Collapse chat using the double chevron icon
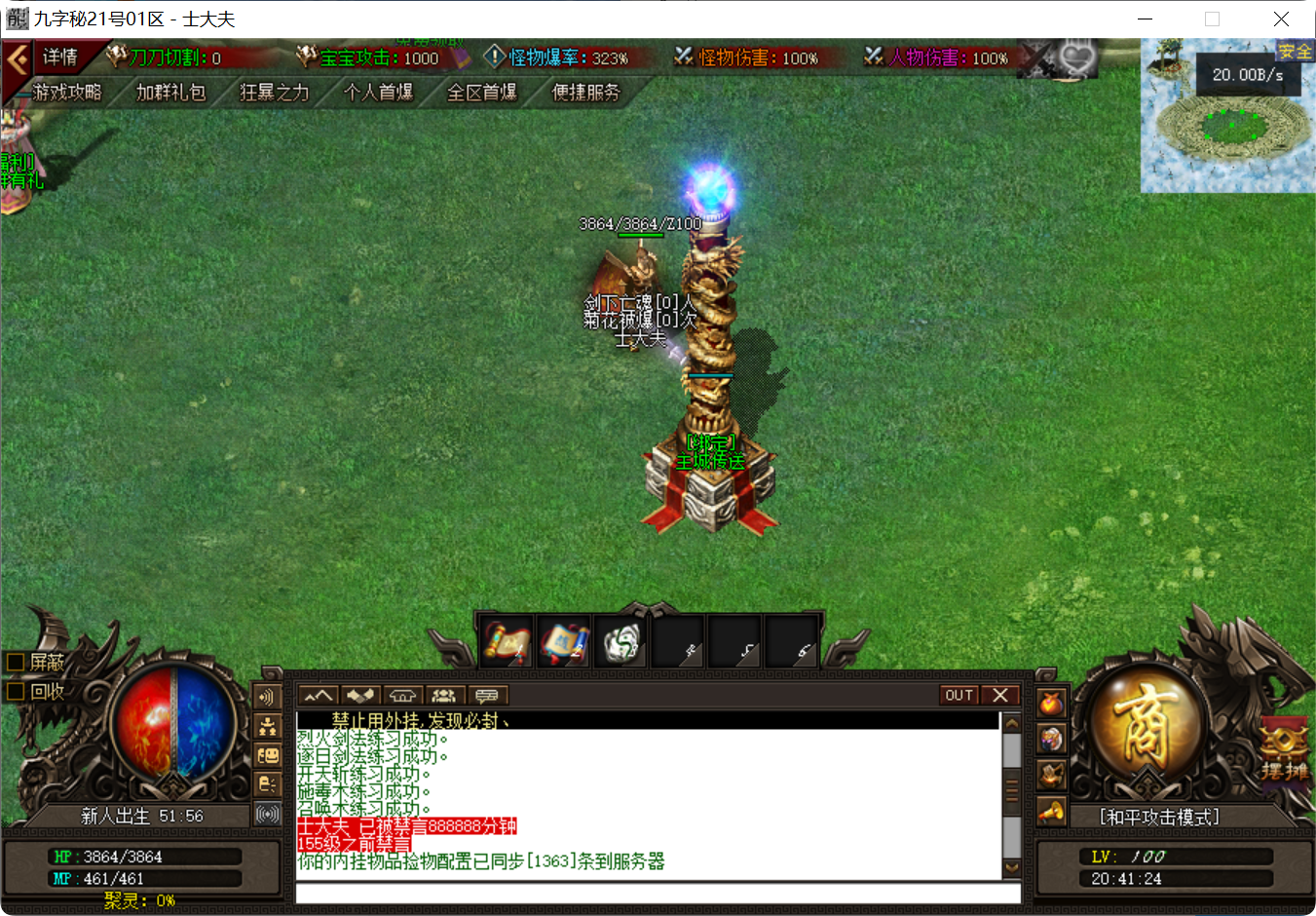 (x=318, y=695)
